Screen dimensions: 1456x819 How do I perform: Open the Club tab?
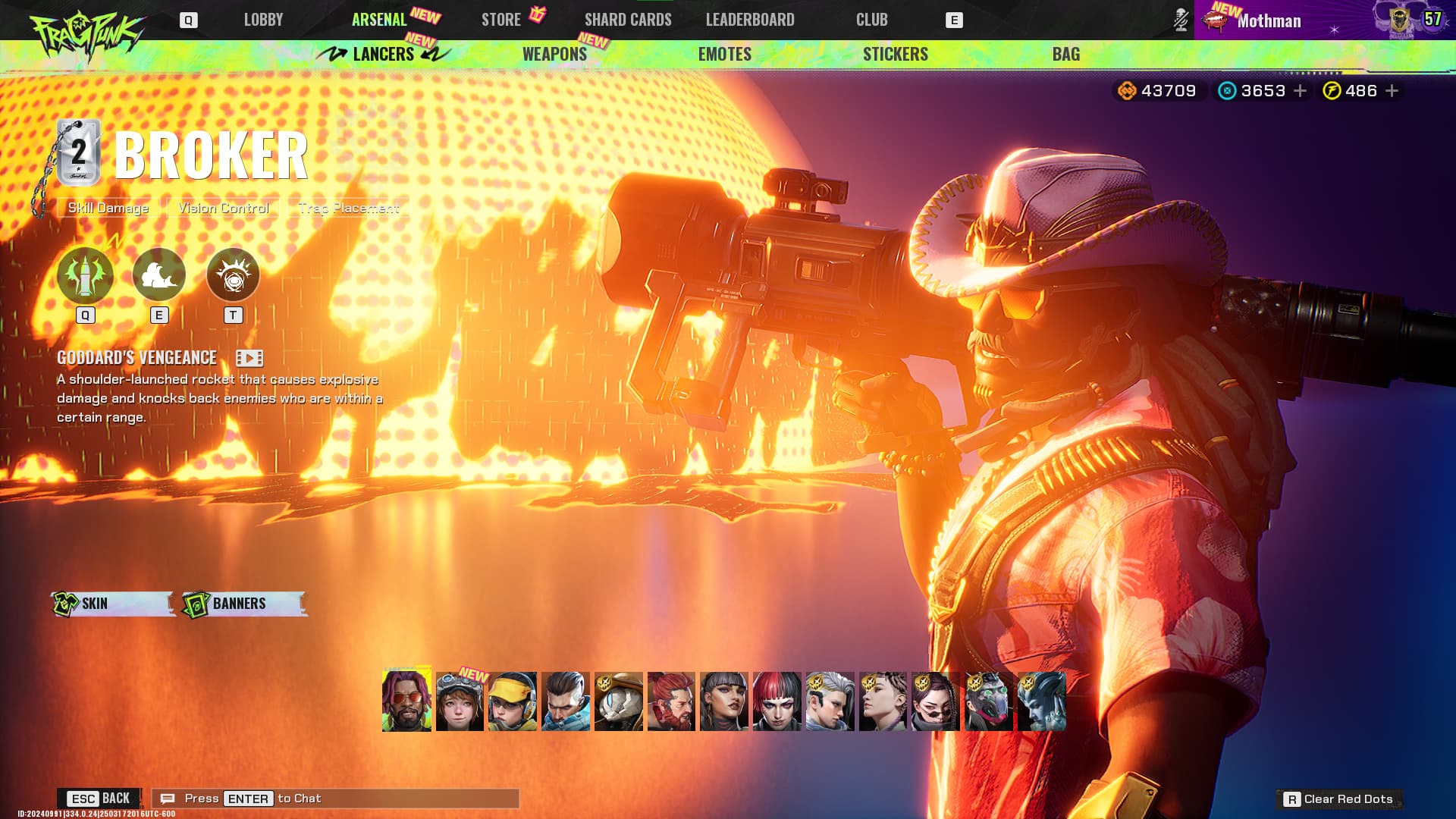[871, 20]
